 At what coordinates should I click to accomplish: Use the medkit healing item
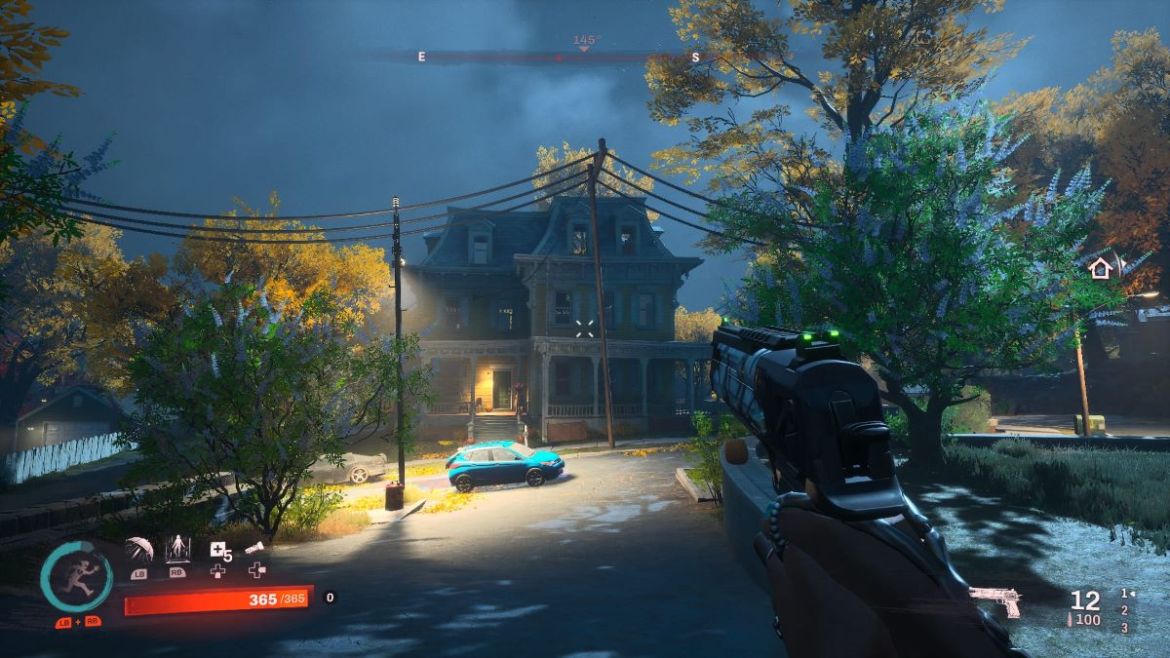click(218, 549)
